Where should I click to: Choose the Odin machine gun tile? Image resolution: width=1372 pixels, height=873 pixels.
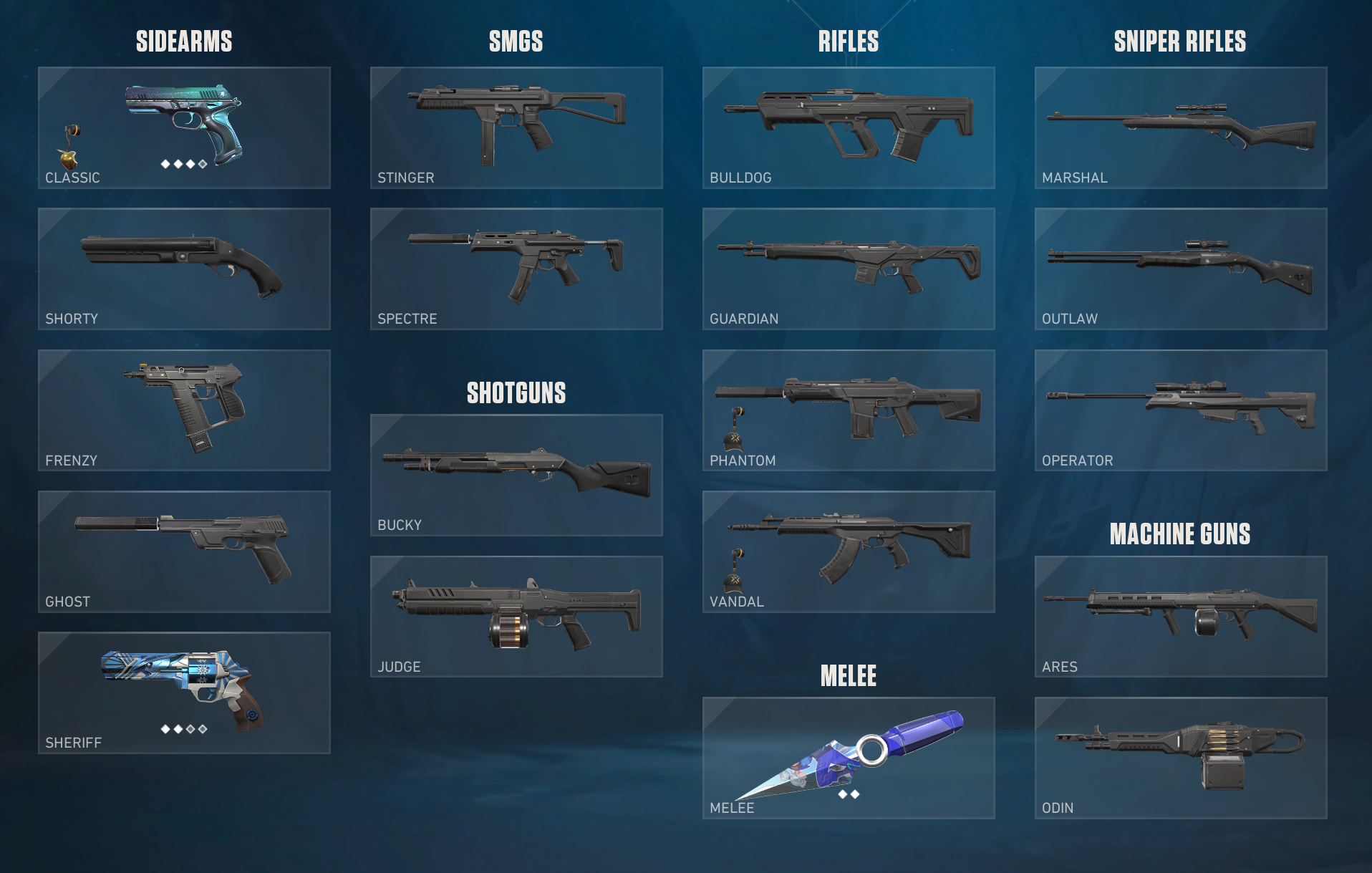(x=1181, y=757)
